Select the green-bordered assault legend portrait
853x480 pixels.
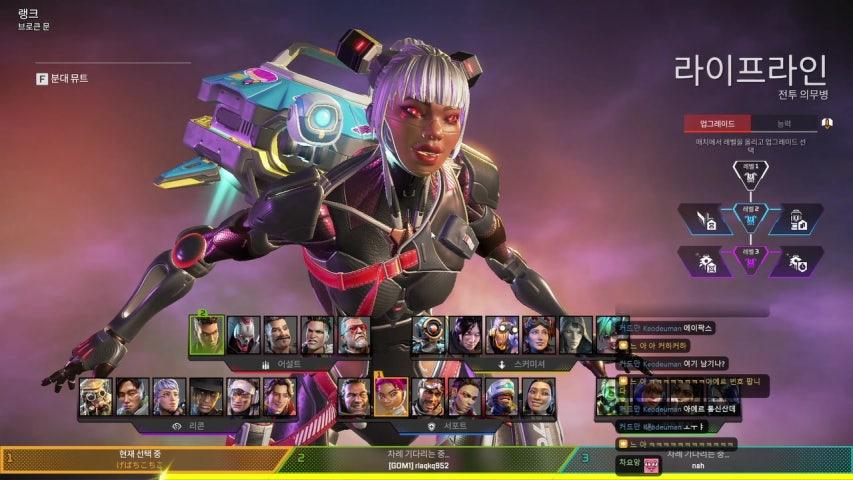[207, 335]
